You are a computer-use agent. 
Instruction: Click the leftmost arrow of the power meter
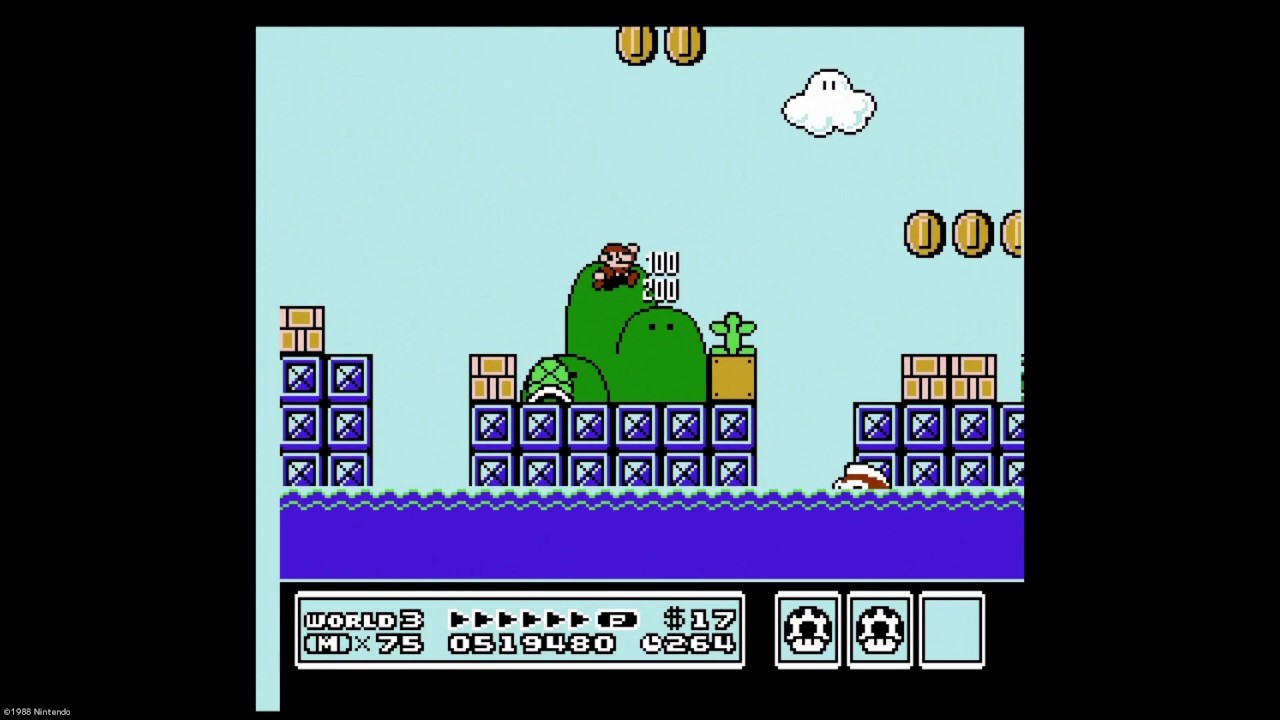[459, 619]
